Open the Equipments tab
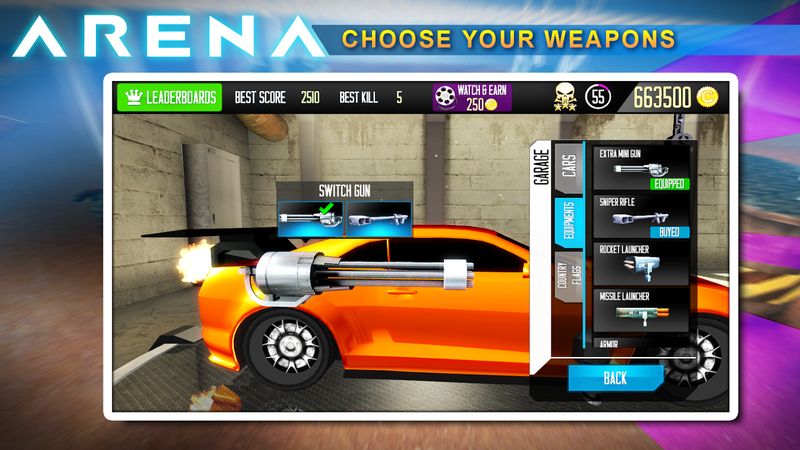 [567, 226]
